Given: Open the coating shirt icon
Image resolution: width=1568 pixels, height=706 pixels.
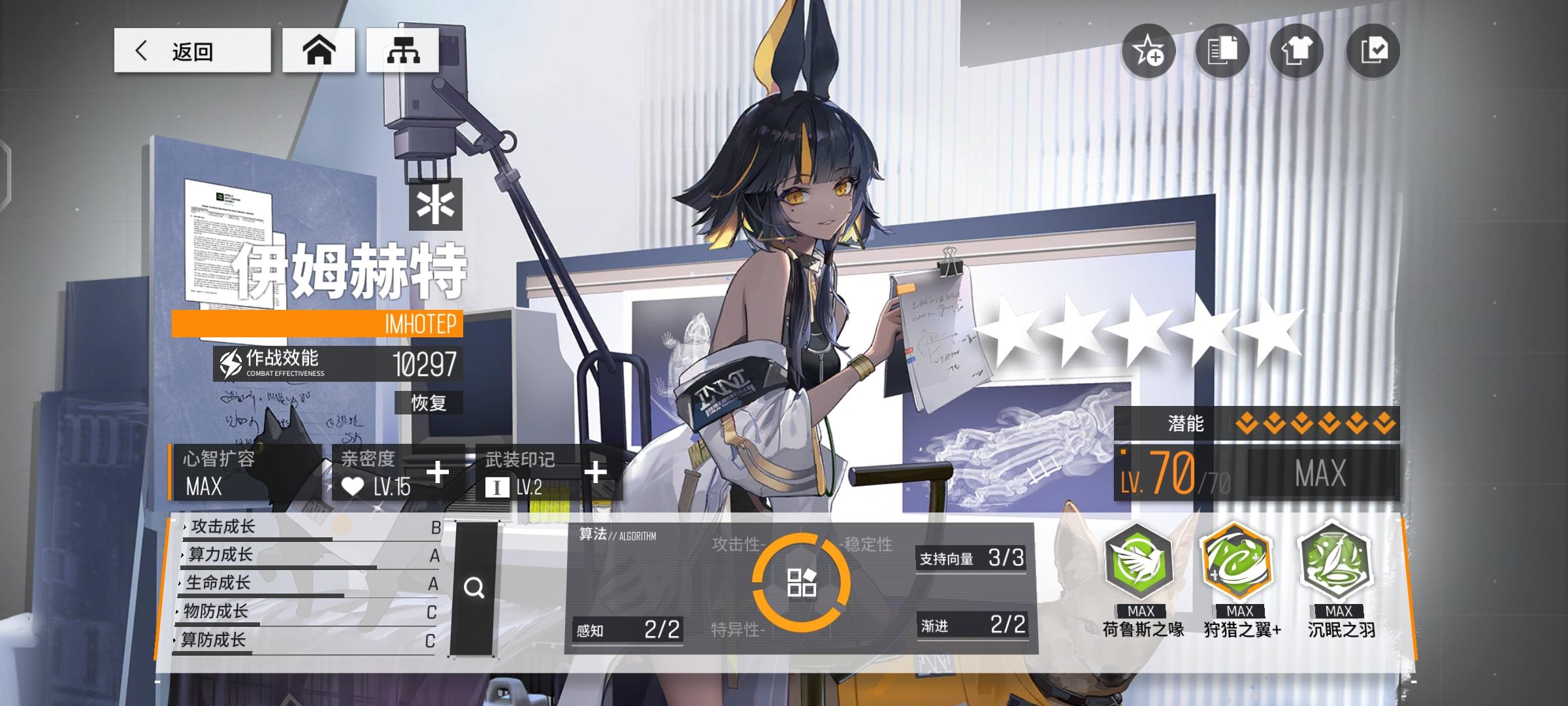Looking at the screenshot, I should coord(1296,50).
